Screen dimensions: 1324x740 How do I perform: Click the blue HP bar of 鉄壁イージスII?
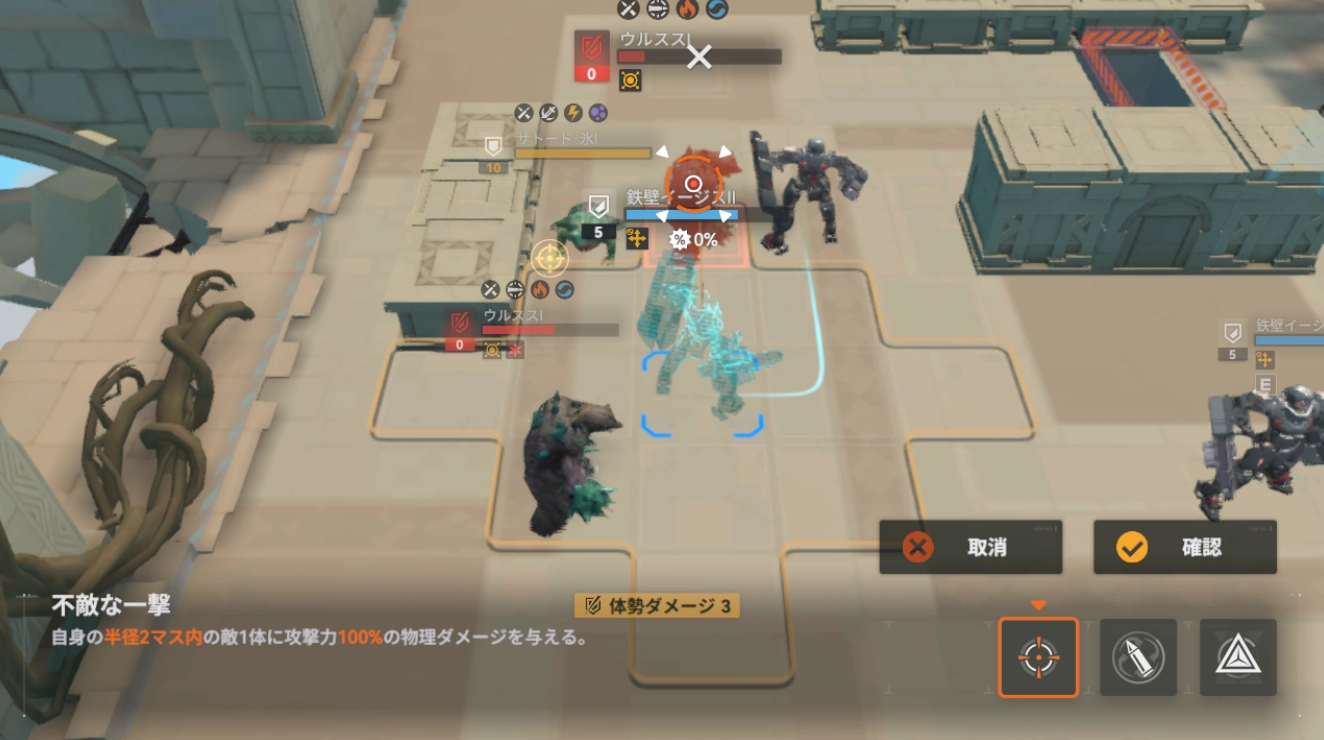pyautogui.click(x=684, y=214)
